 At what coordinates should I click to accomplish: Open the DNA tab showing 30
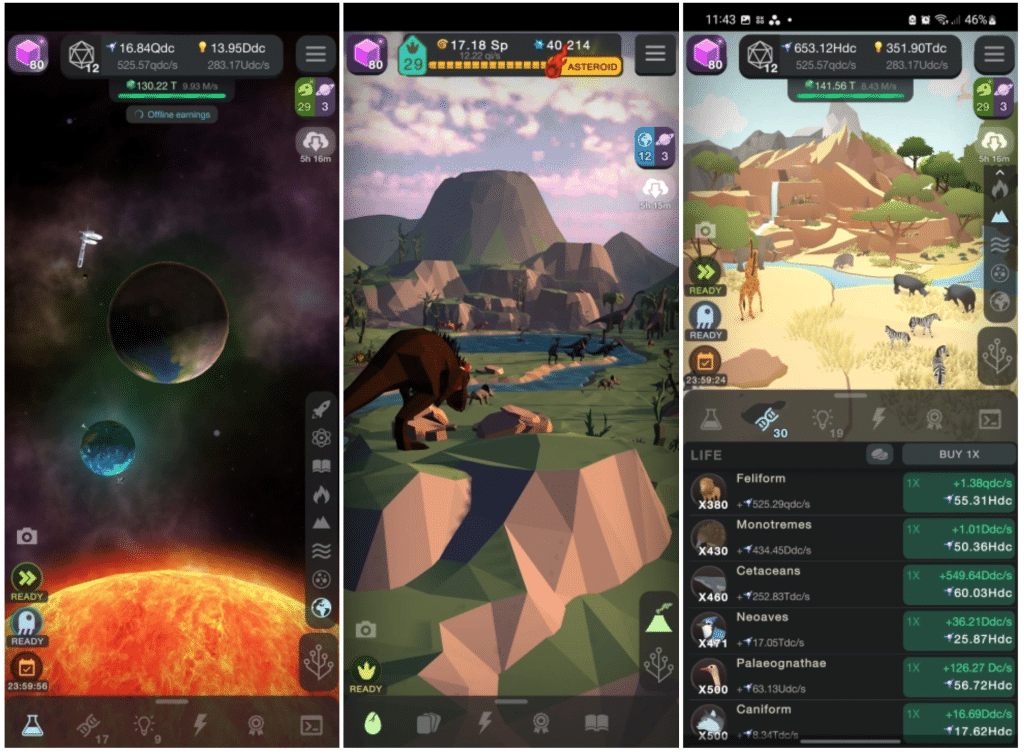point(765,419)
